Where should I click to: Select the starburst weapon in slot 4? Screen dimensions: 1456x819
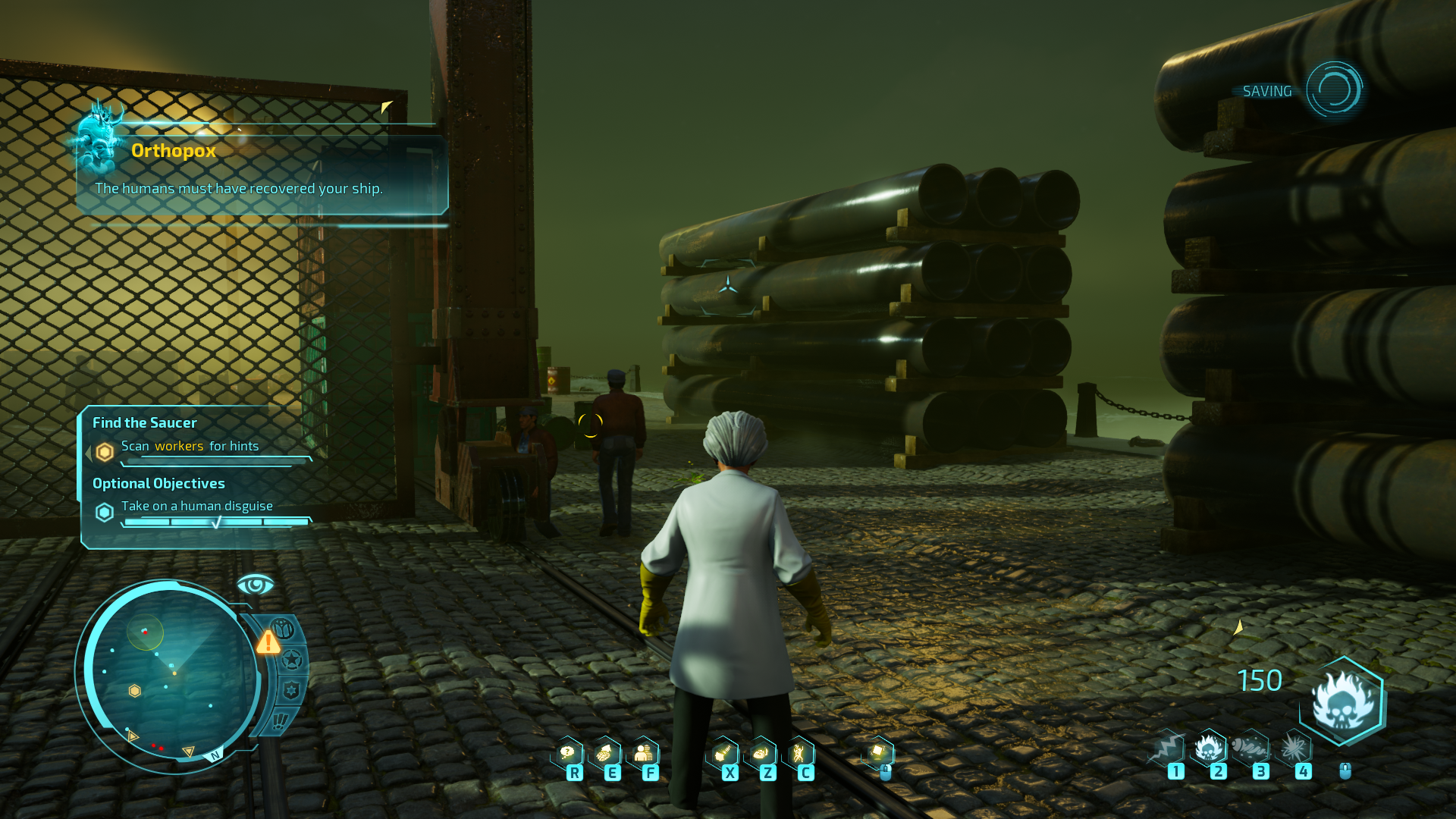(1294, 748)
